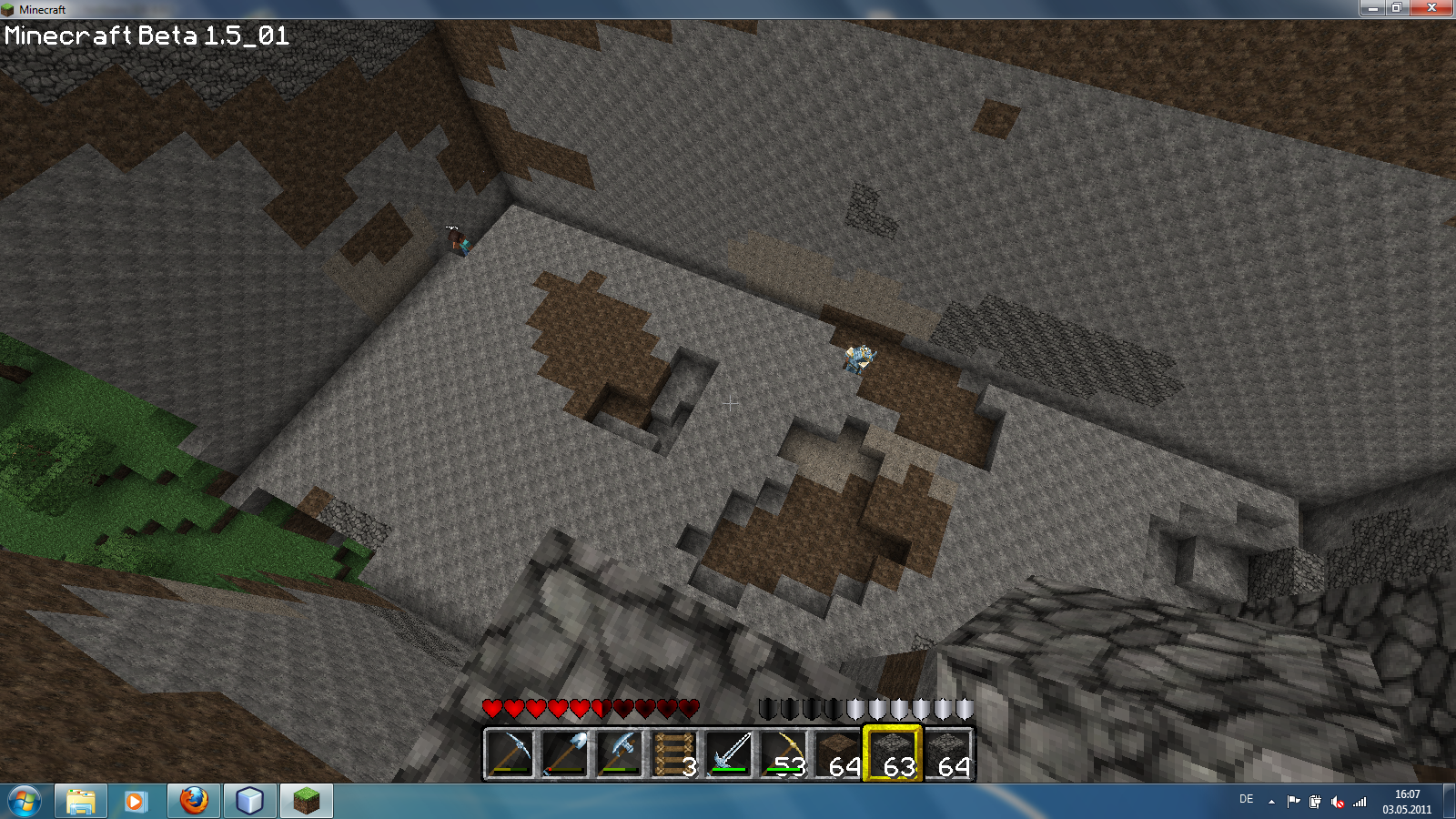Select the highlighted 63 cobblestone stack
This screenshot has height=819, width=1456.
coord(892,753)
